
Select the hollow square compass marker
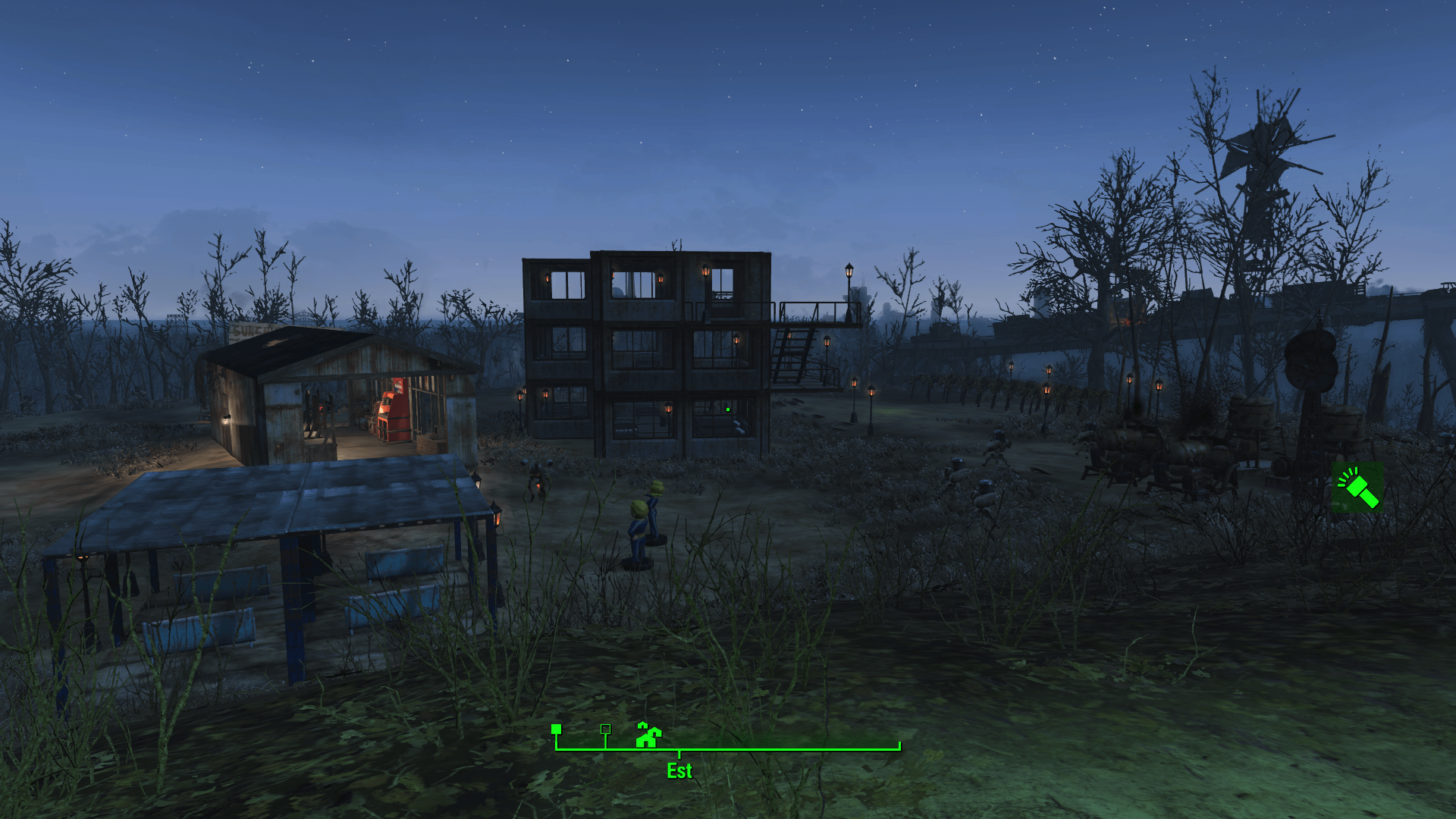point(605,729)
